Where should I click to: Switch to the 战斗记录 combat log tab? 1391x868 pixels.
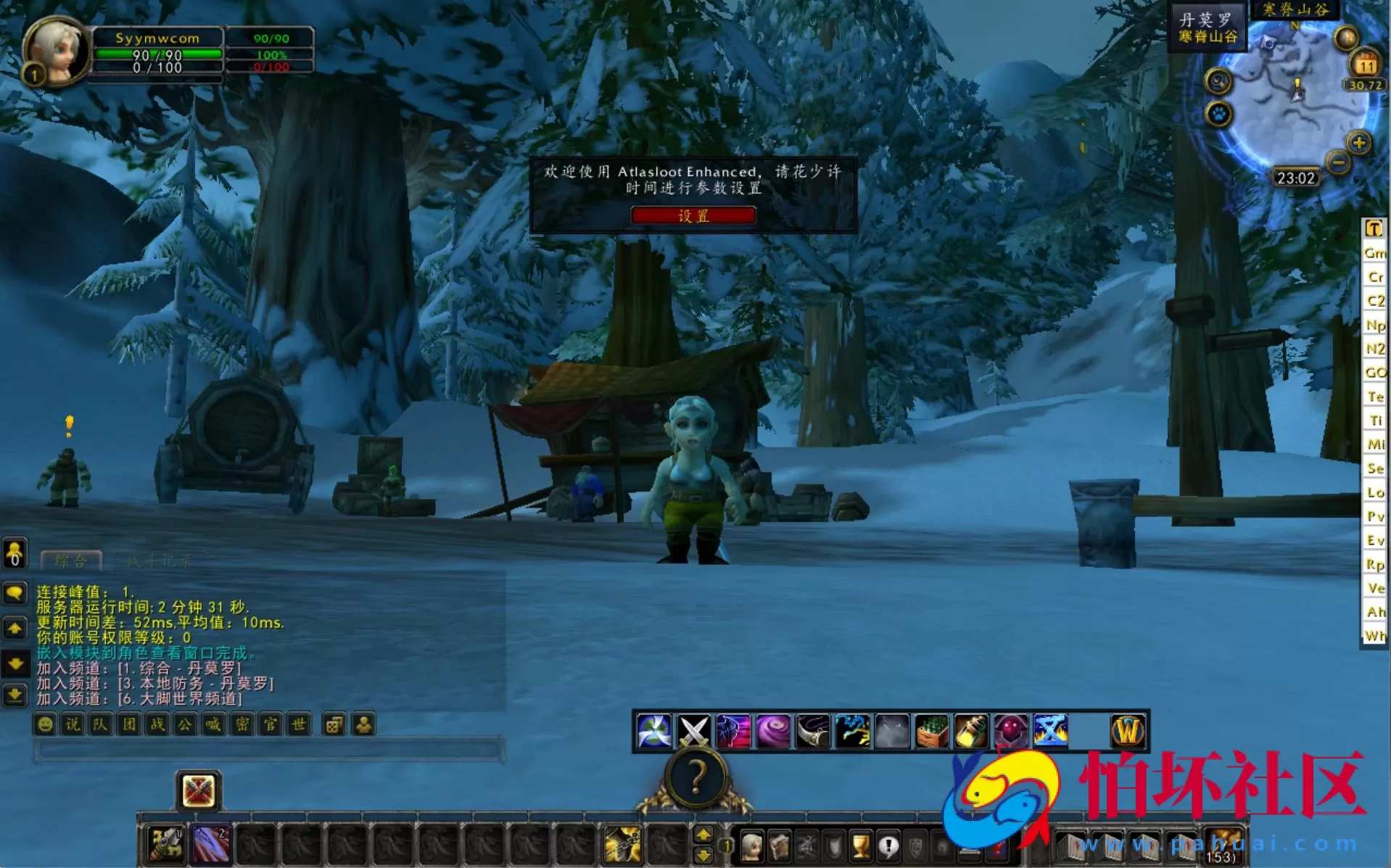(160, 560)
